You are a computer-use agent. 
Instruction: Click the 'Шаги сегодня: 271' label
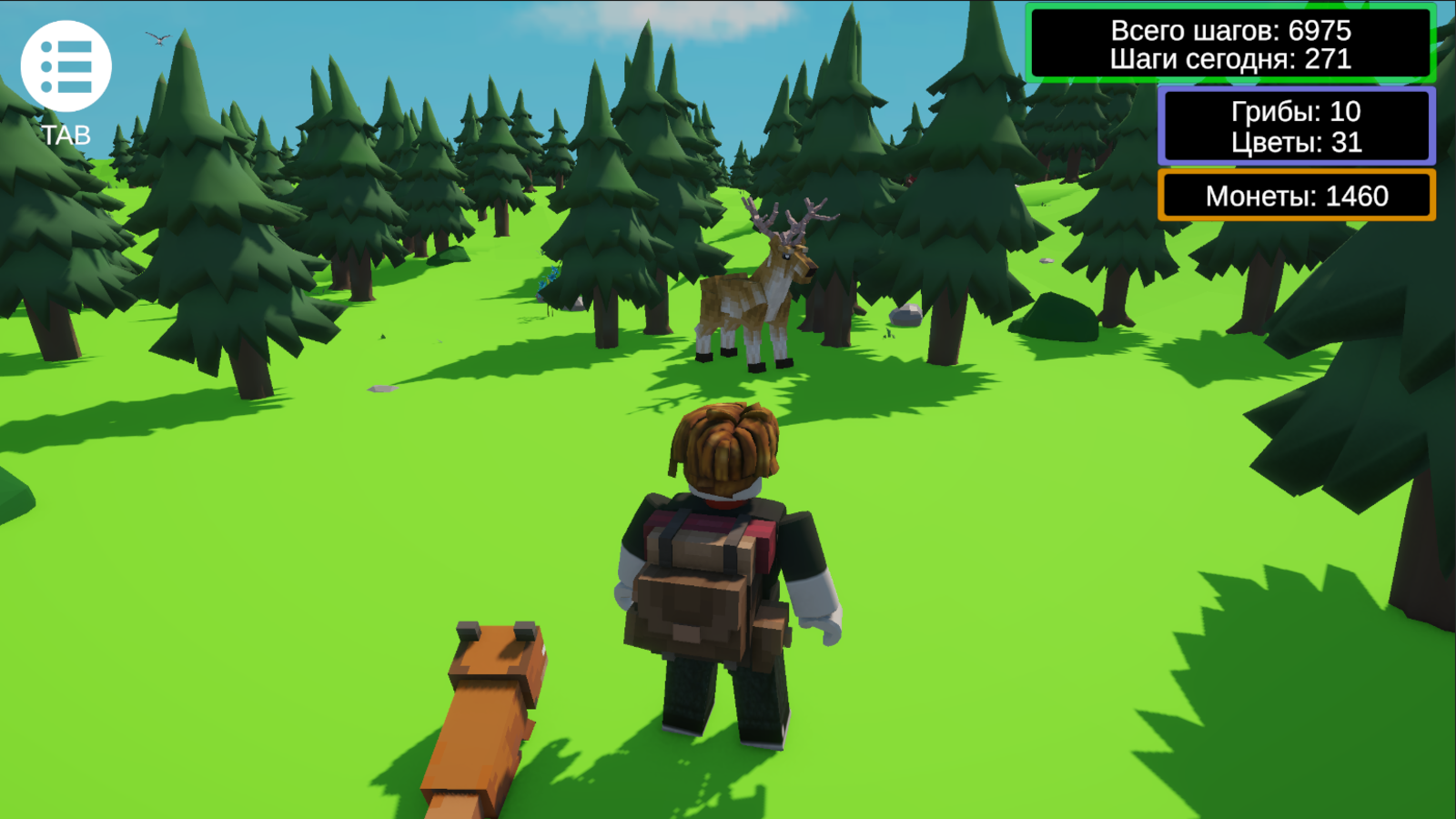coord(1230,59)
